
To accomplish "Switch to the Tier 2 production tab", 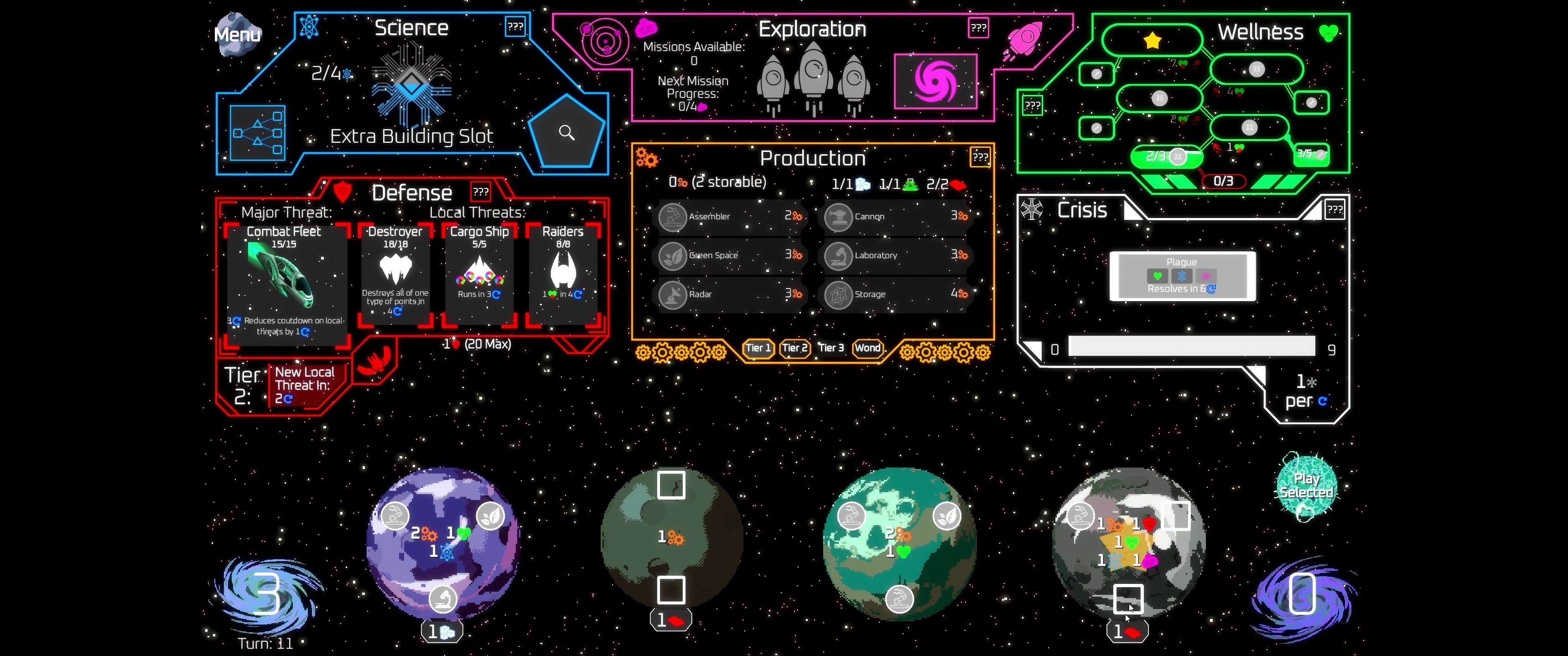I will (x=794, y=348).
